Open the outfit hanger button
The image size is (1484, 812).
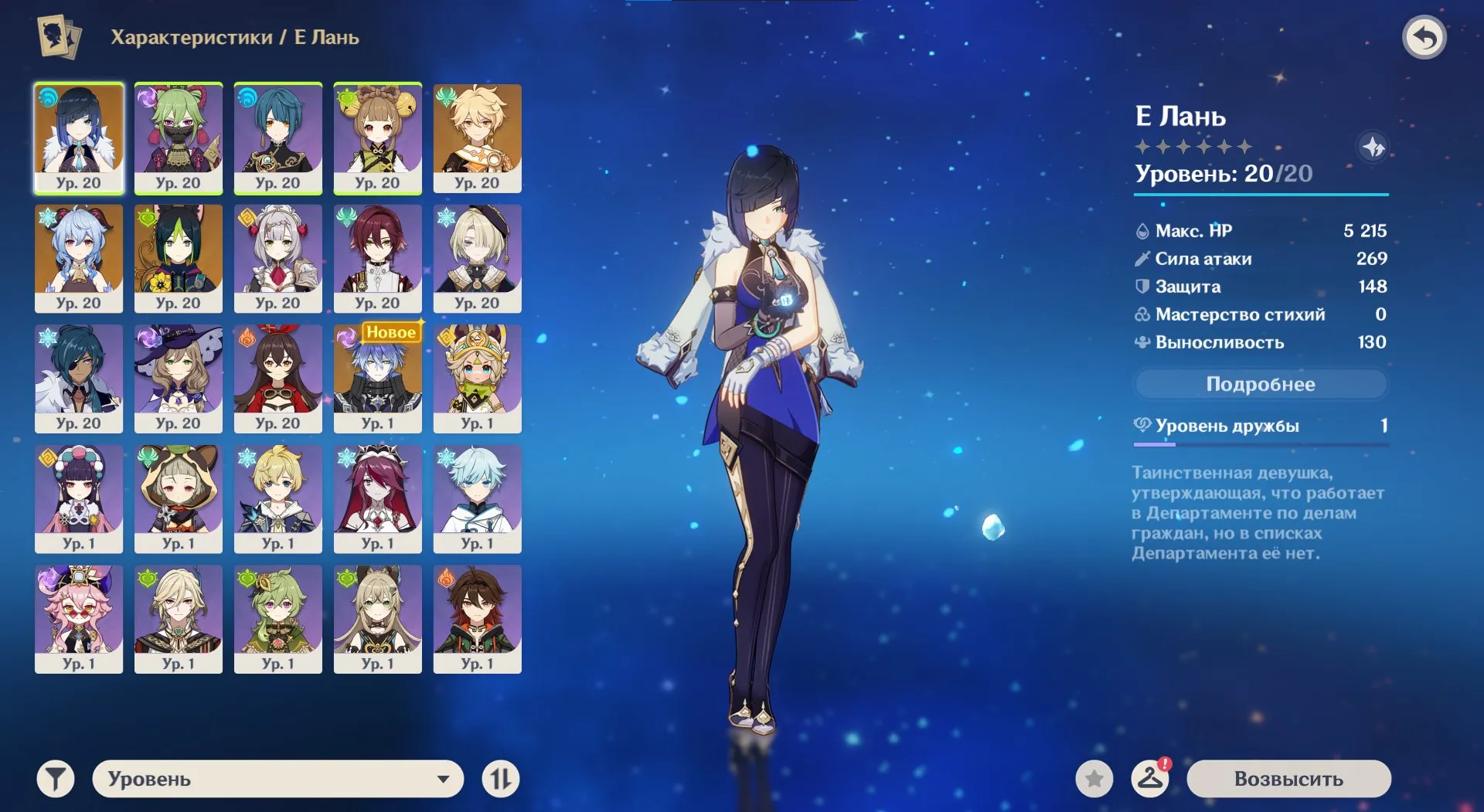(1149, 779)
